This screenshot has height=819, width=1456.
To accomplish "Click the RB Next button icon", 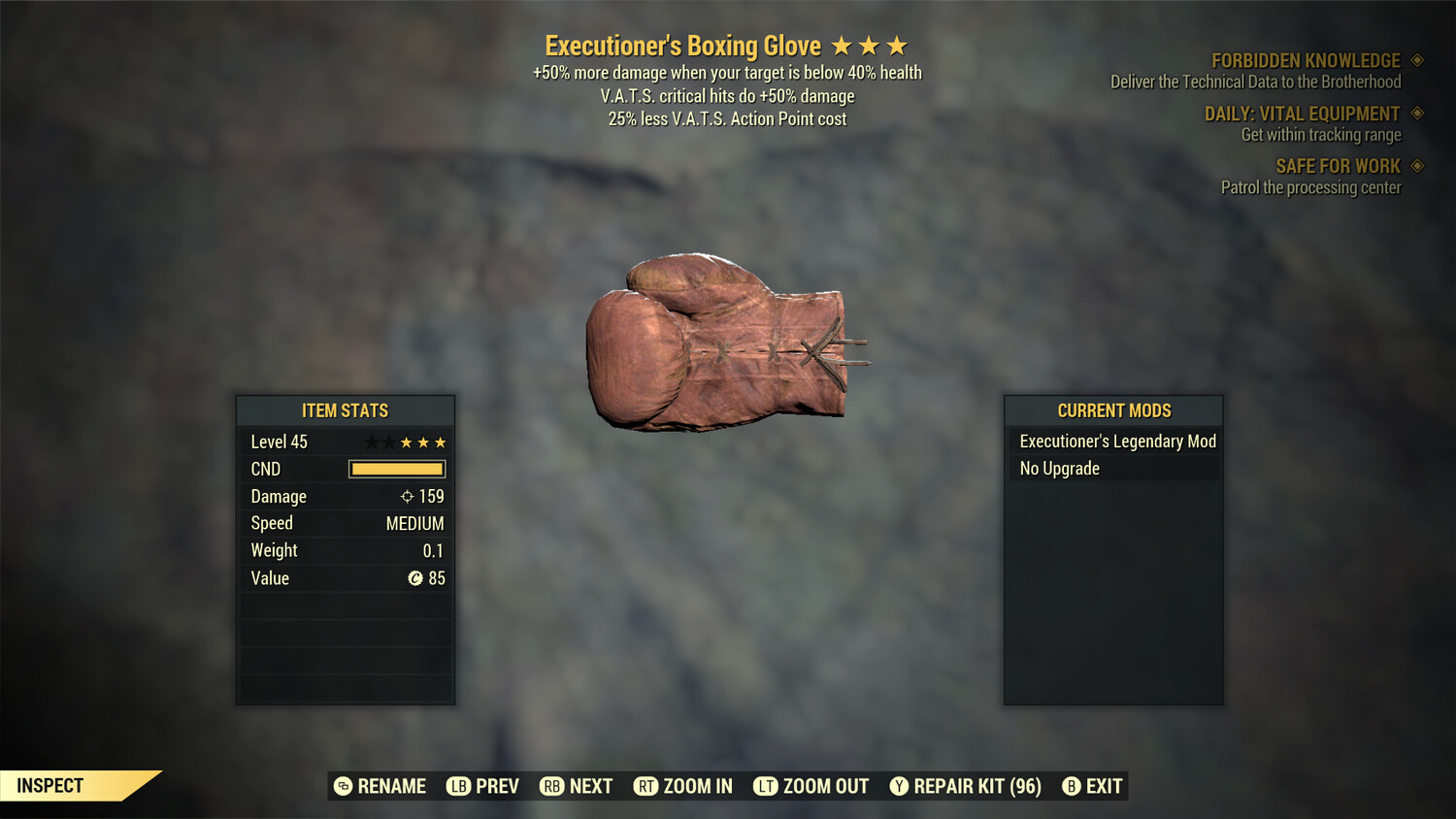I will pos(552,786).
